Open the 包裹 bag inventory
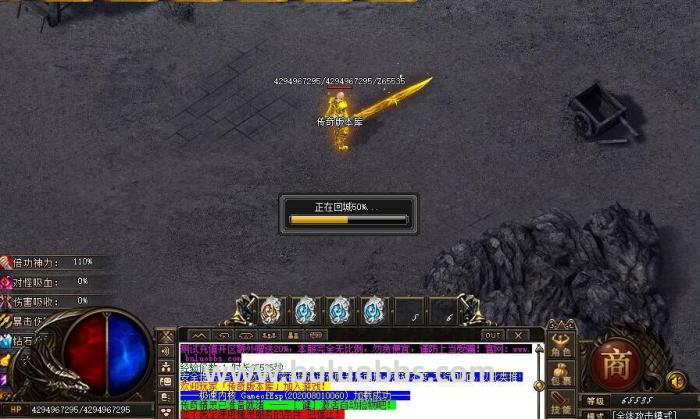The height and width of the screenshot is (419, 700). 561,379
